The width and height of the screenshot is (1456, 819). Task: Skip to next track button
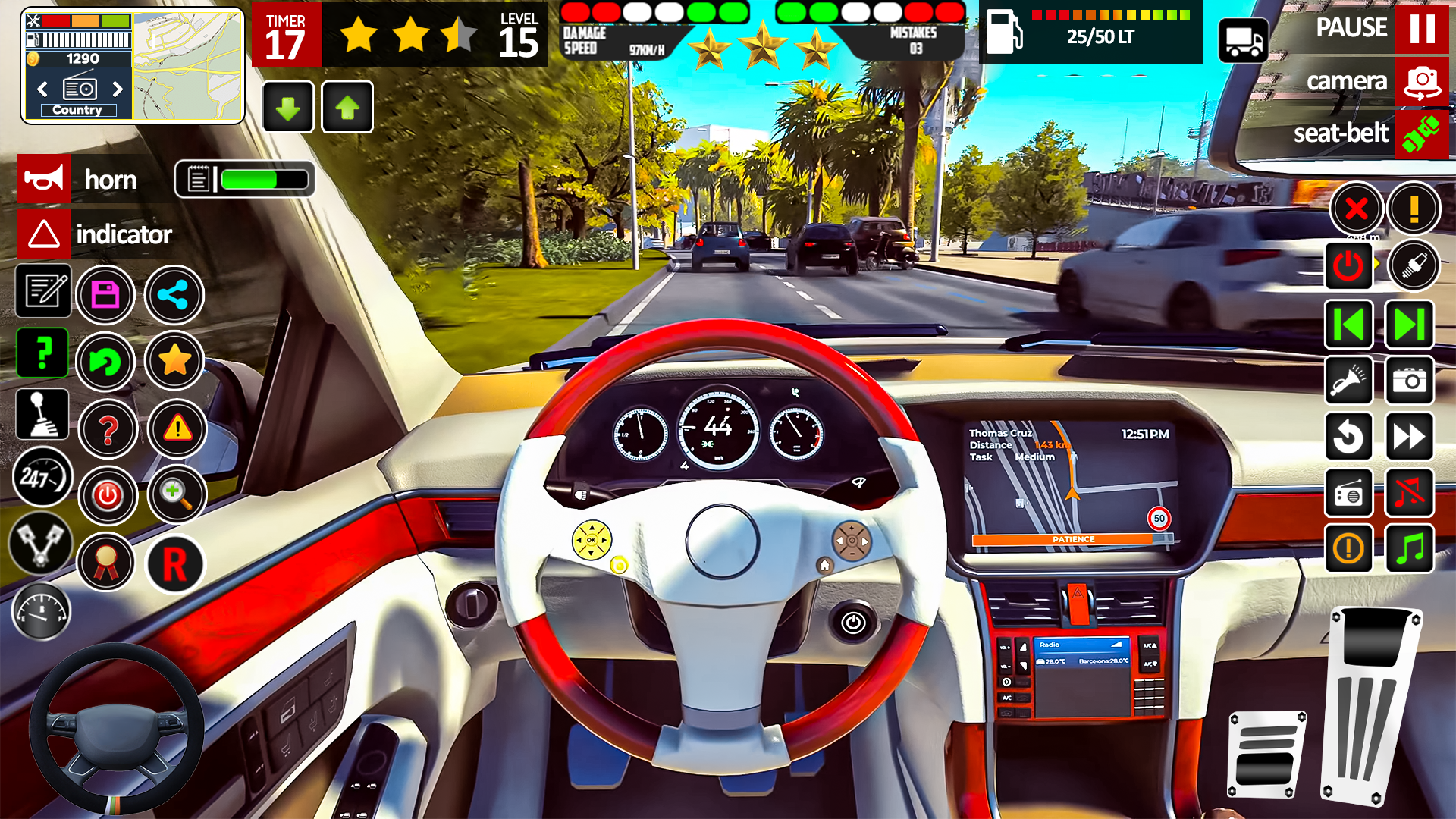coord(1409,325)
